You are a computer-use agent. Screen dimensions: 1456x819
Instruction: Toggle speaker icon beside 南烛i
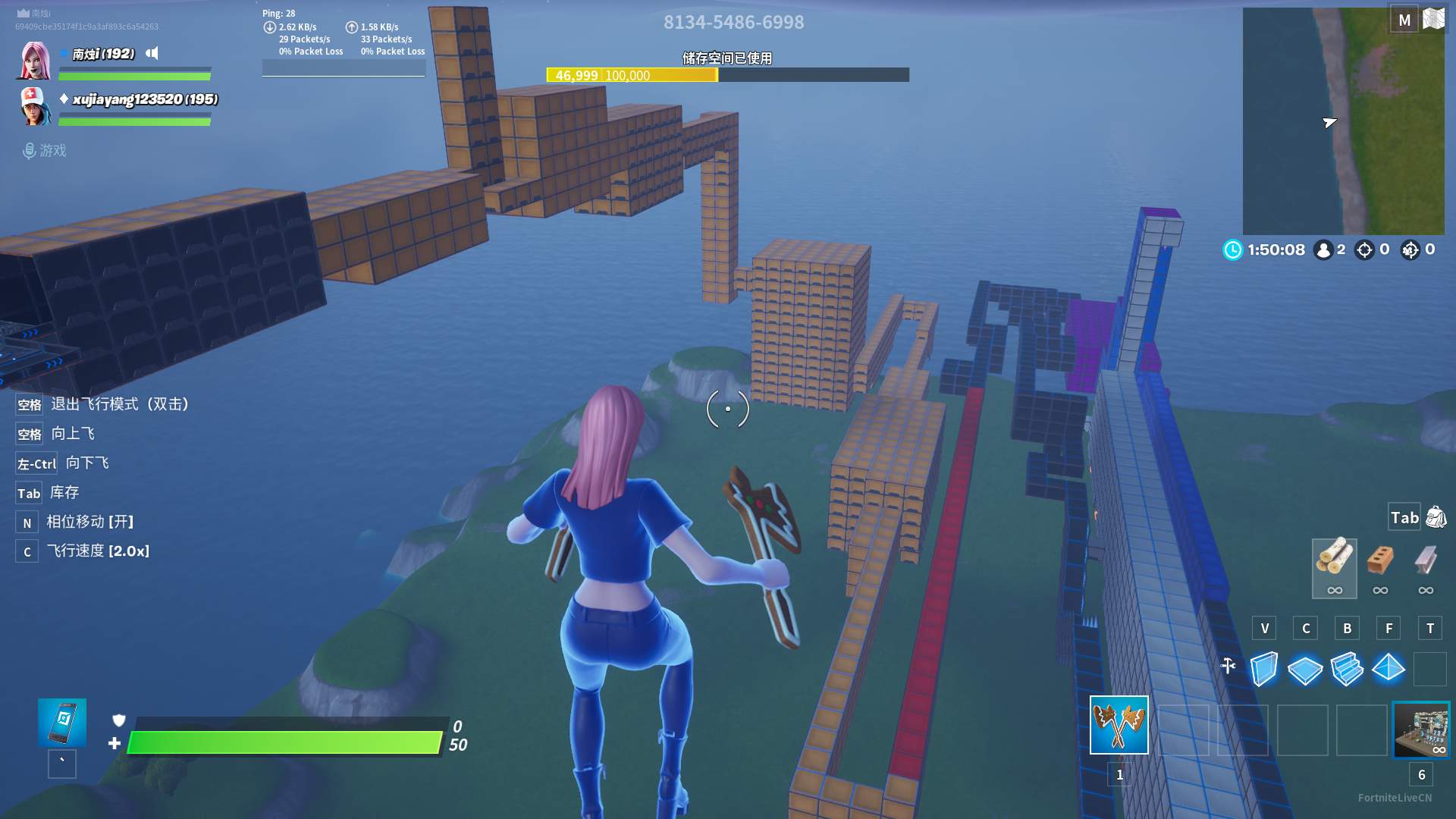(x=152, y=53)
